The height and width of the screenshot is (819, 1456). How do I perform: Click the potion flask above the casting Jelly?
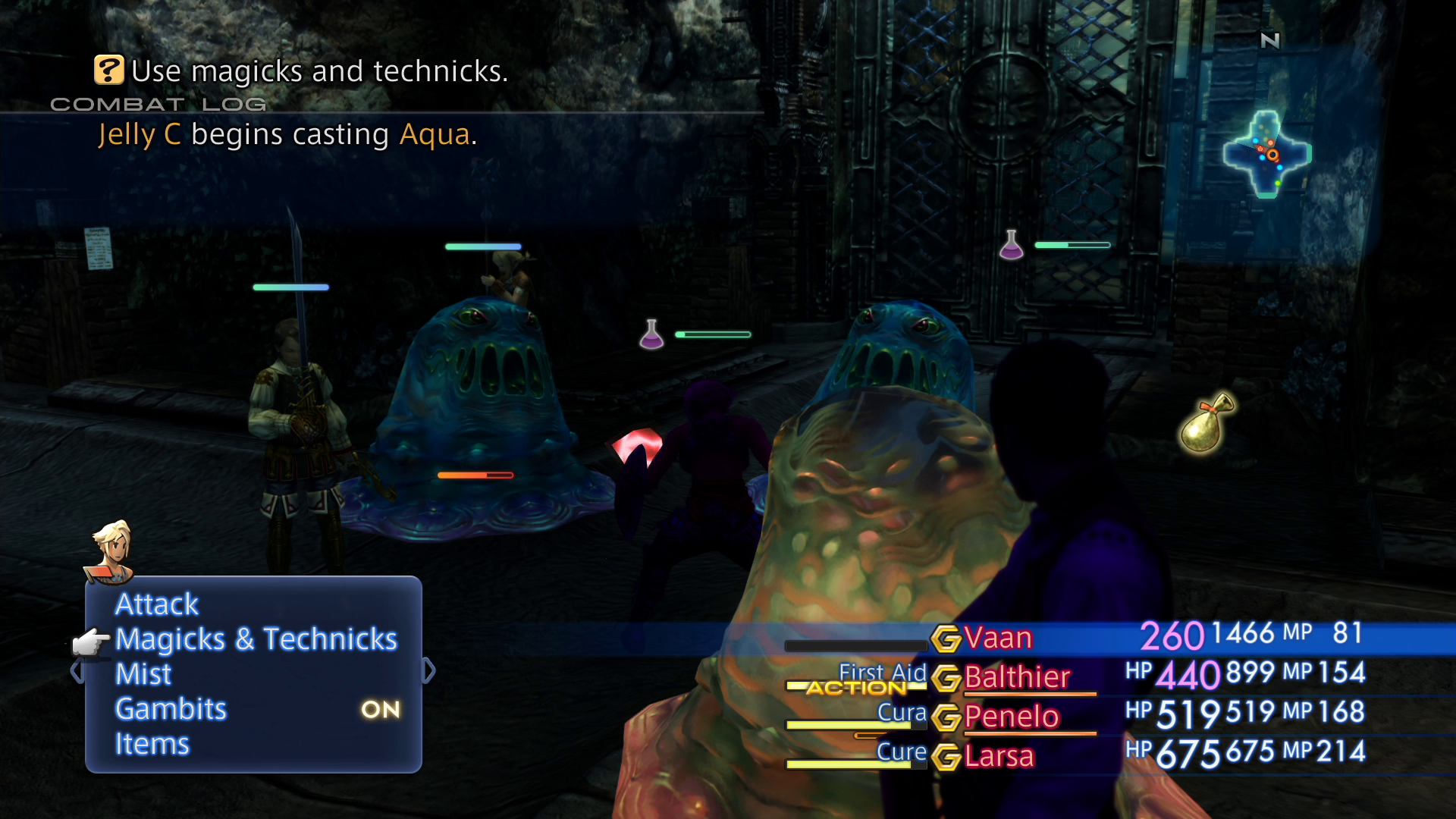(651, 334)
